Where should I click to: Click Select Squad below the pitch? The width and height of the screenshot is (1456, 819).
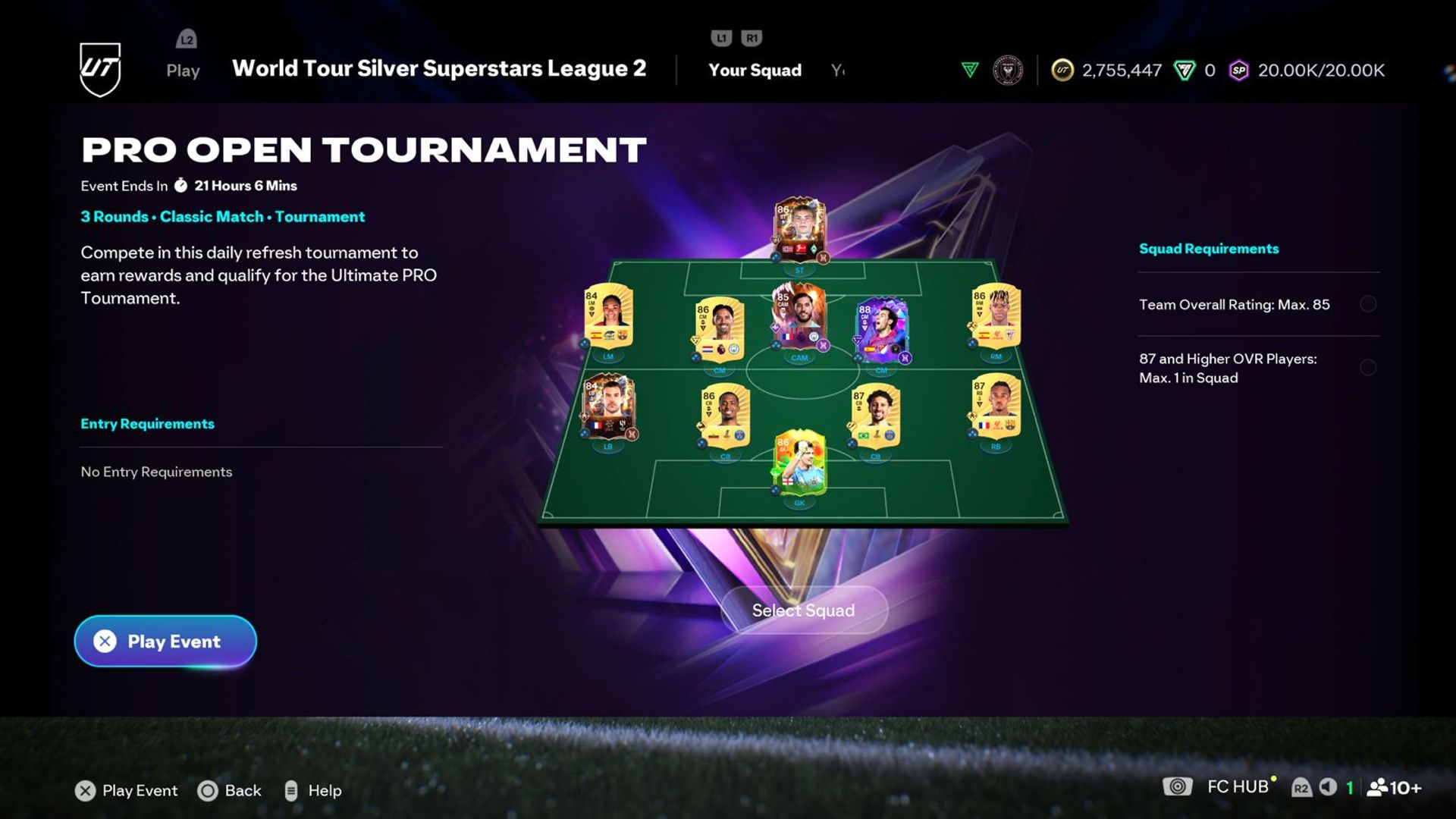coord(802,610)
